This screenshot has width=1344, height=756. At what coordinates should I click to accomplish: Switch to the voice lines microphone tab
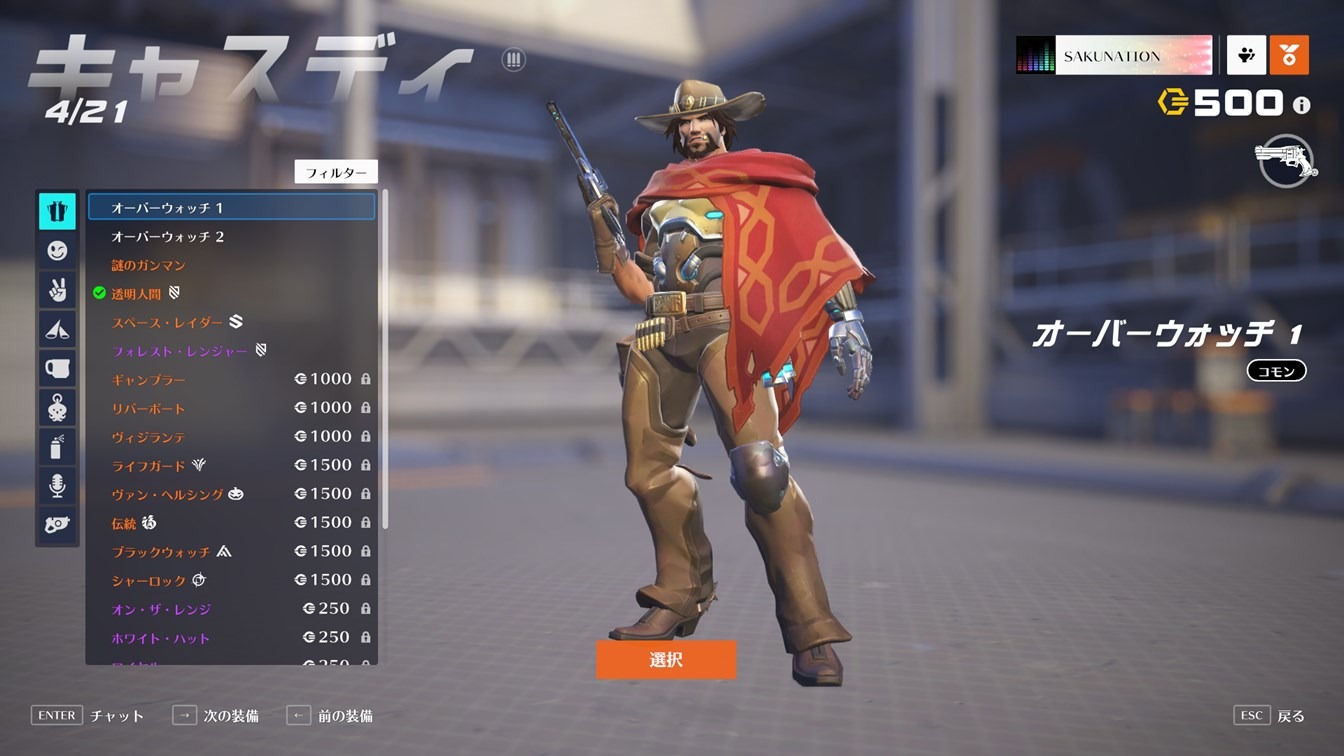[57, 486]
